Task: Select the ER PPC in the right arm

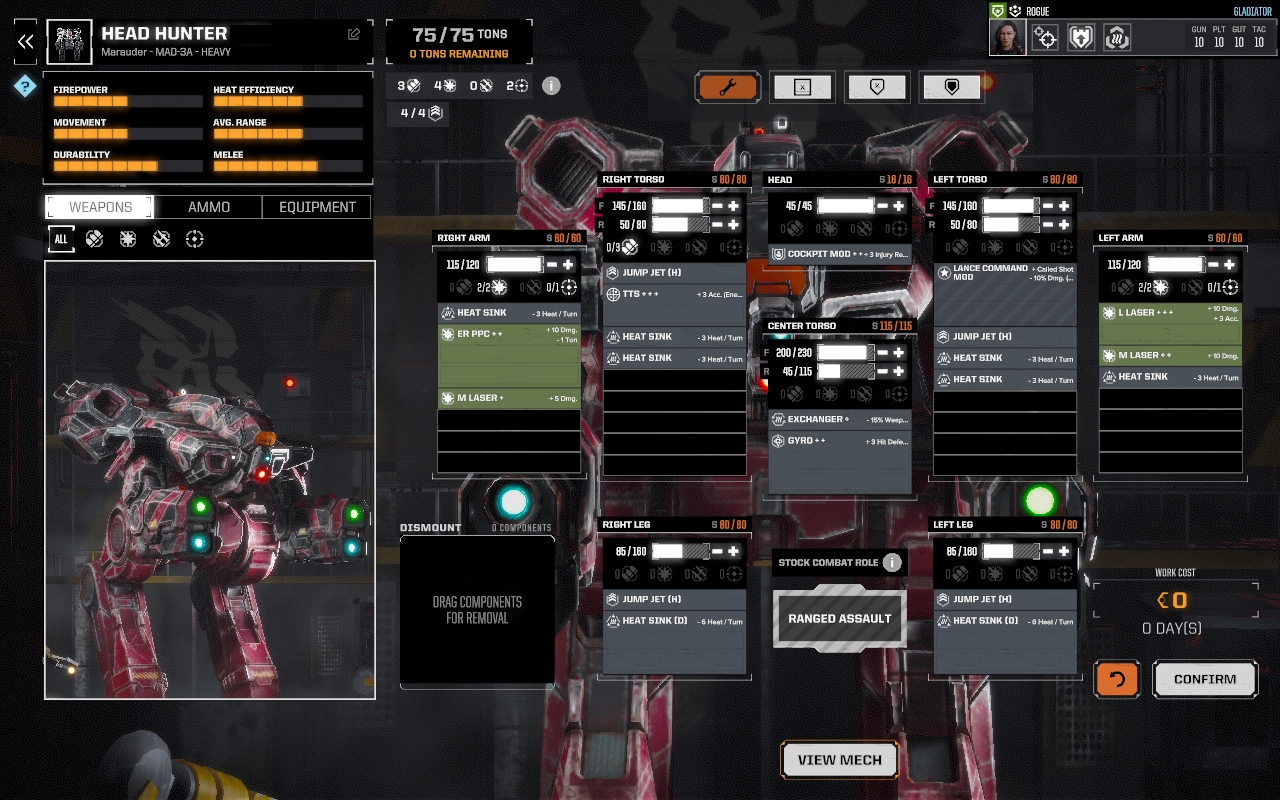Action: (x=509, y=356)
